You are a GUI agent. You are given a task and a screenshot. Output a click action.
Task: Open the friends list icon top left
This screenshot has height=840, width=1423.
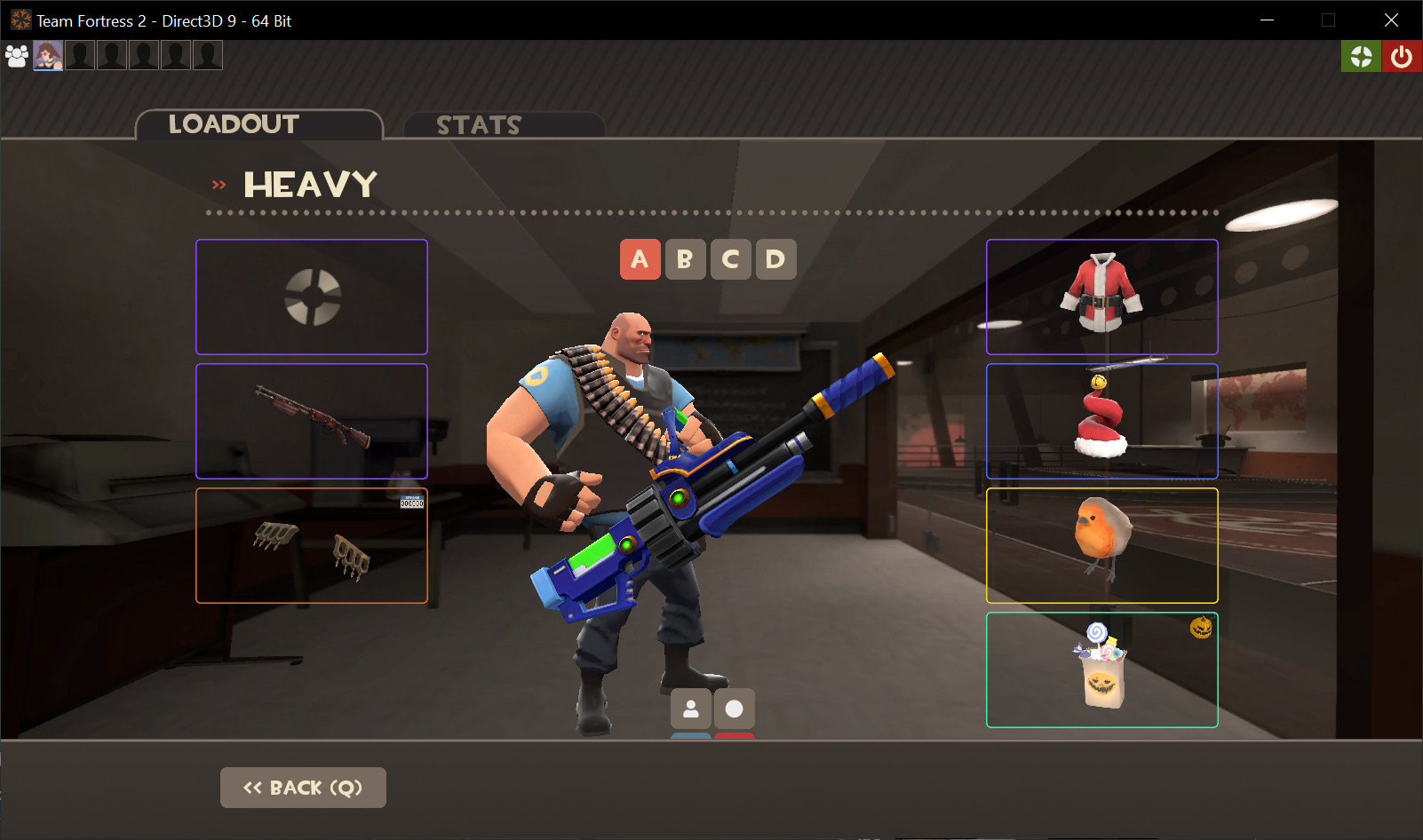[x=16, y=55]
